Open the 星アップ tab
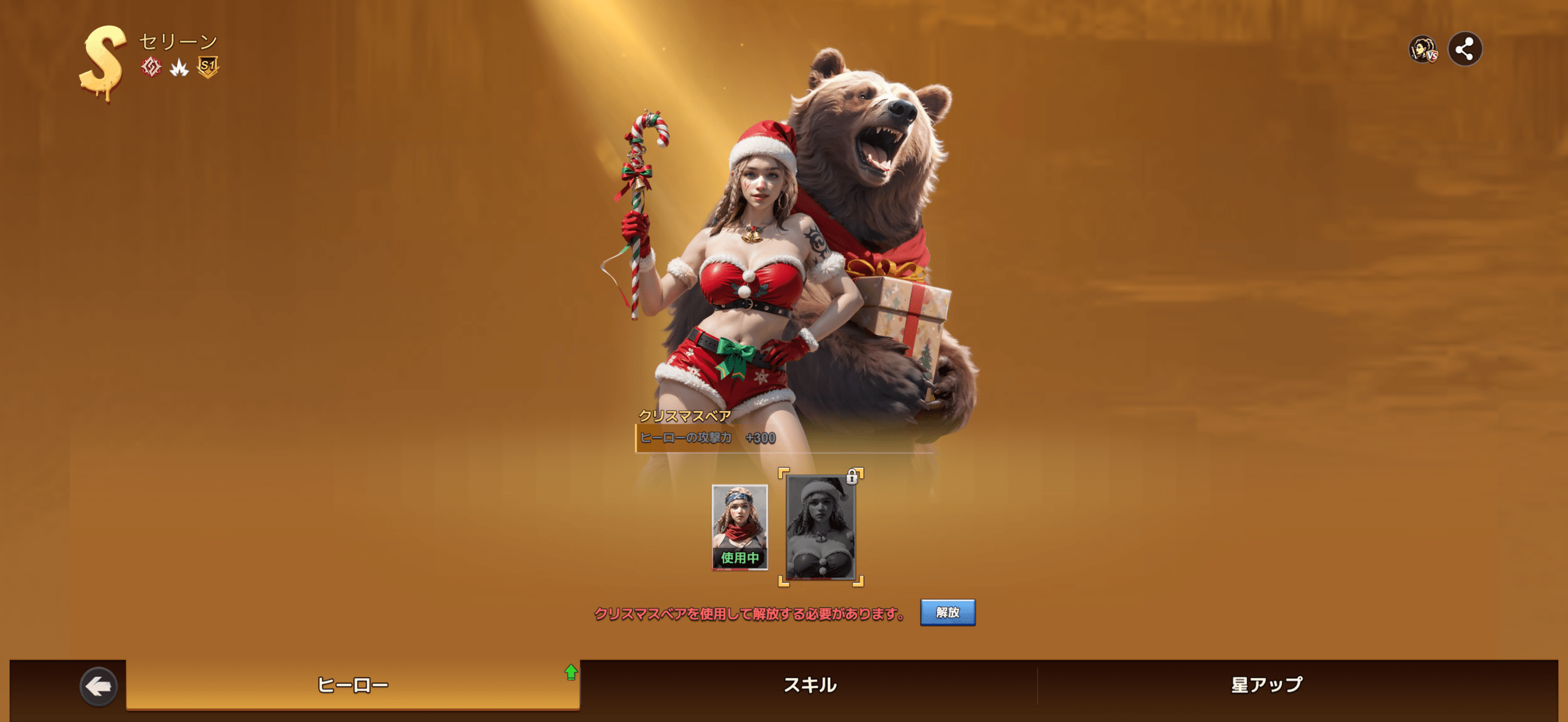 [1267, 685]
